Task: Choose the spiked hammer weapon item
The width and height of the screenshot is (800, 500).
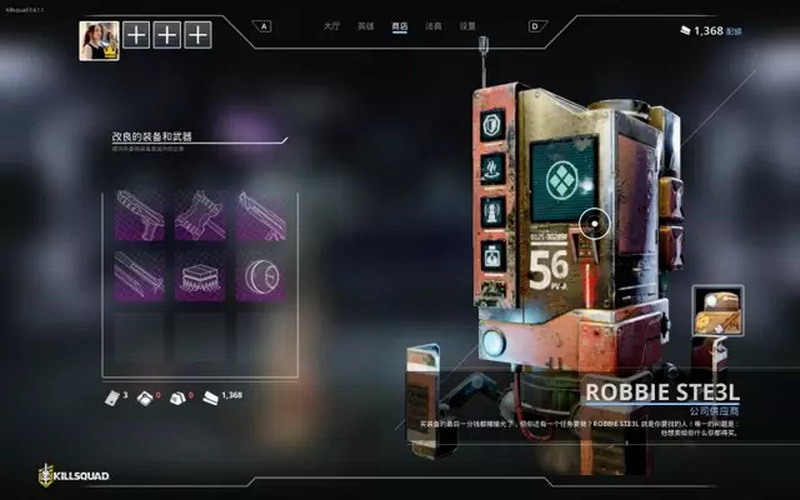Action: (200, 216)
